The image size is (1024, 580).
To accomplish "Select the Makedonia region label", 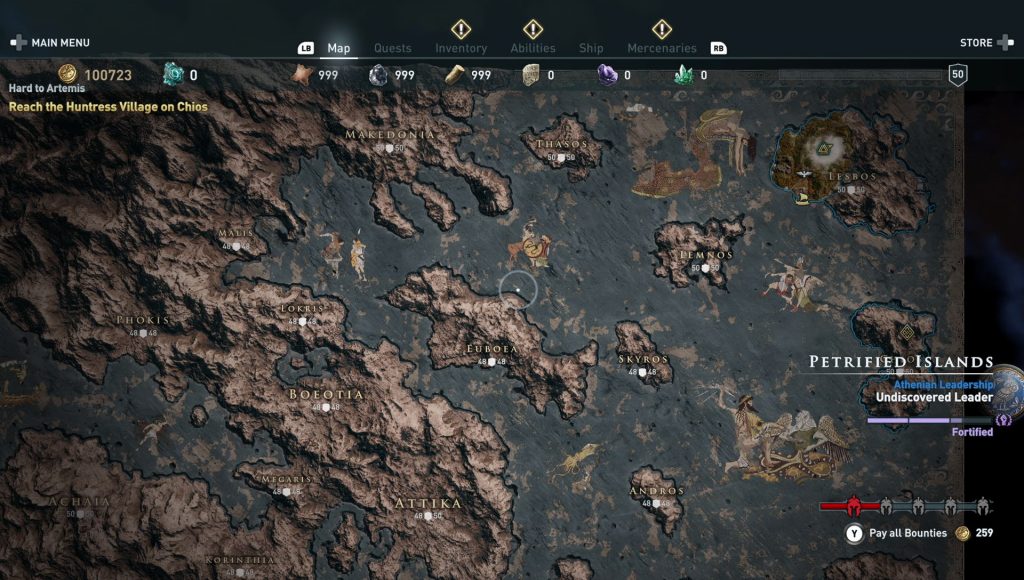I will pos(390,135).
